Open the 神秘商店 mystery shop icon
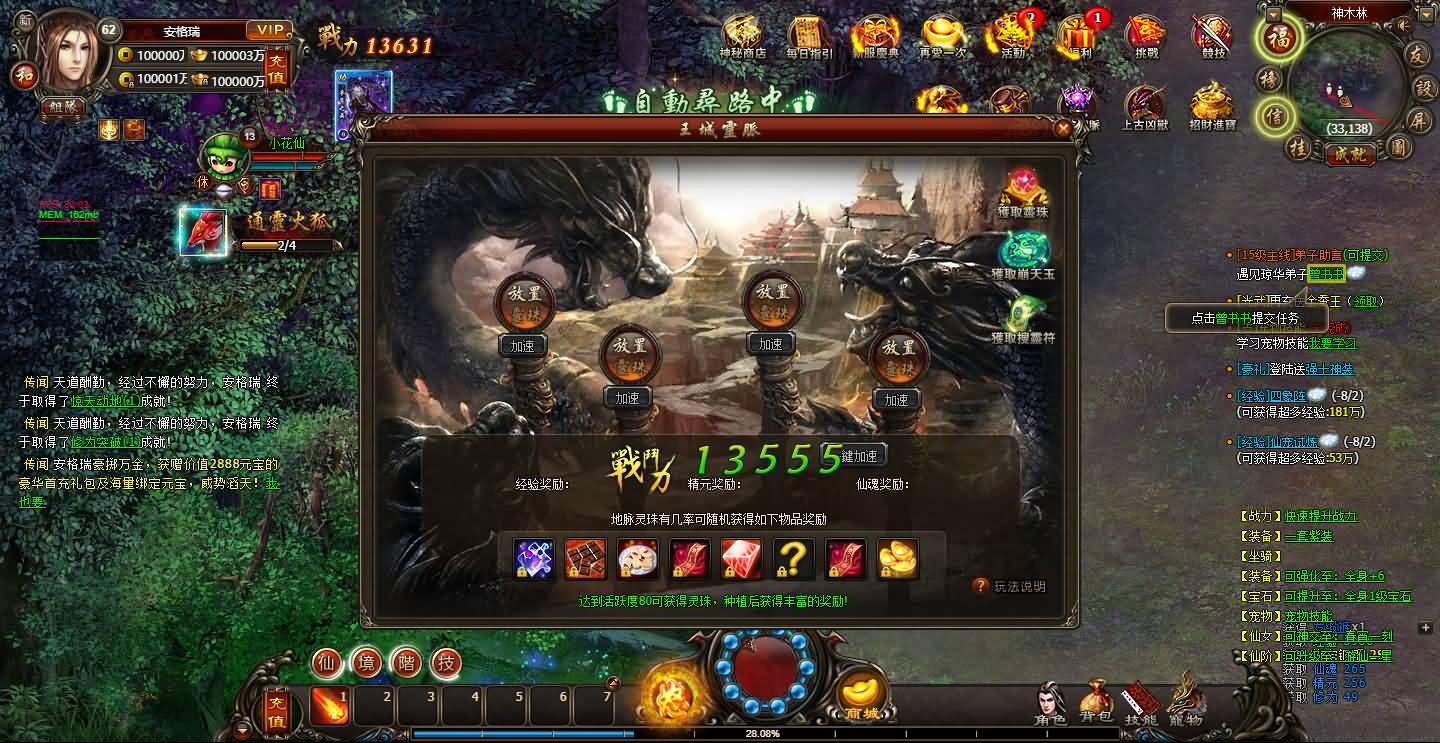 pyautogui.click(x=742, y=30)
